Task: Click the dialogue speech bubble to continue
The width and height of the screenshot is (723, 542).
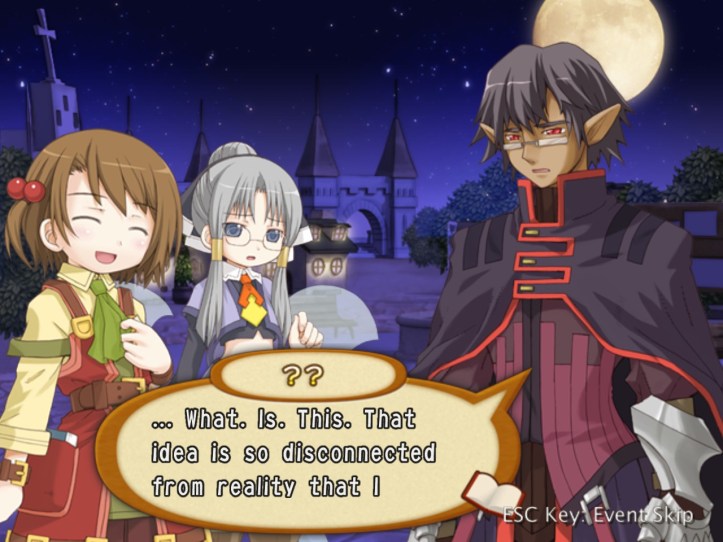Action: (300, 453)
